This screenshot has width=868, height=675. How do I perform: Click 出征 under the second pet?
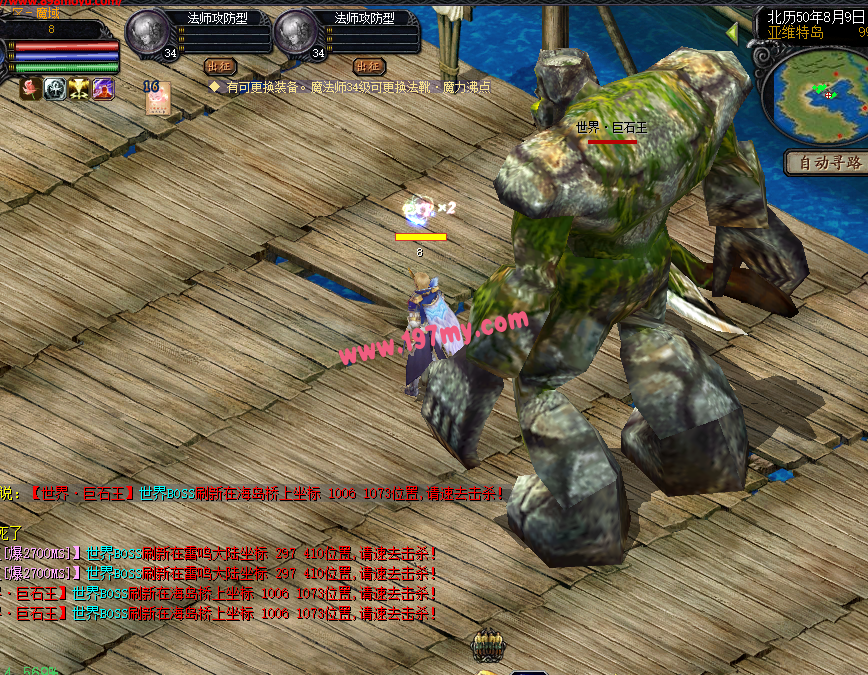click(x=368, y=66)
